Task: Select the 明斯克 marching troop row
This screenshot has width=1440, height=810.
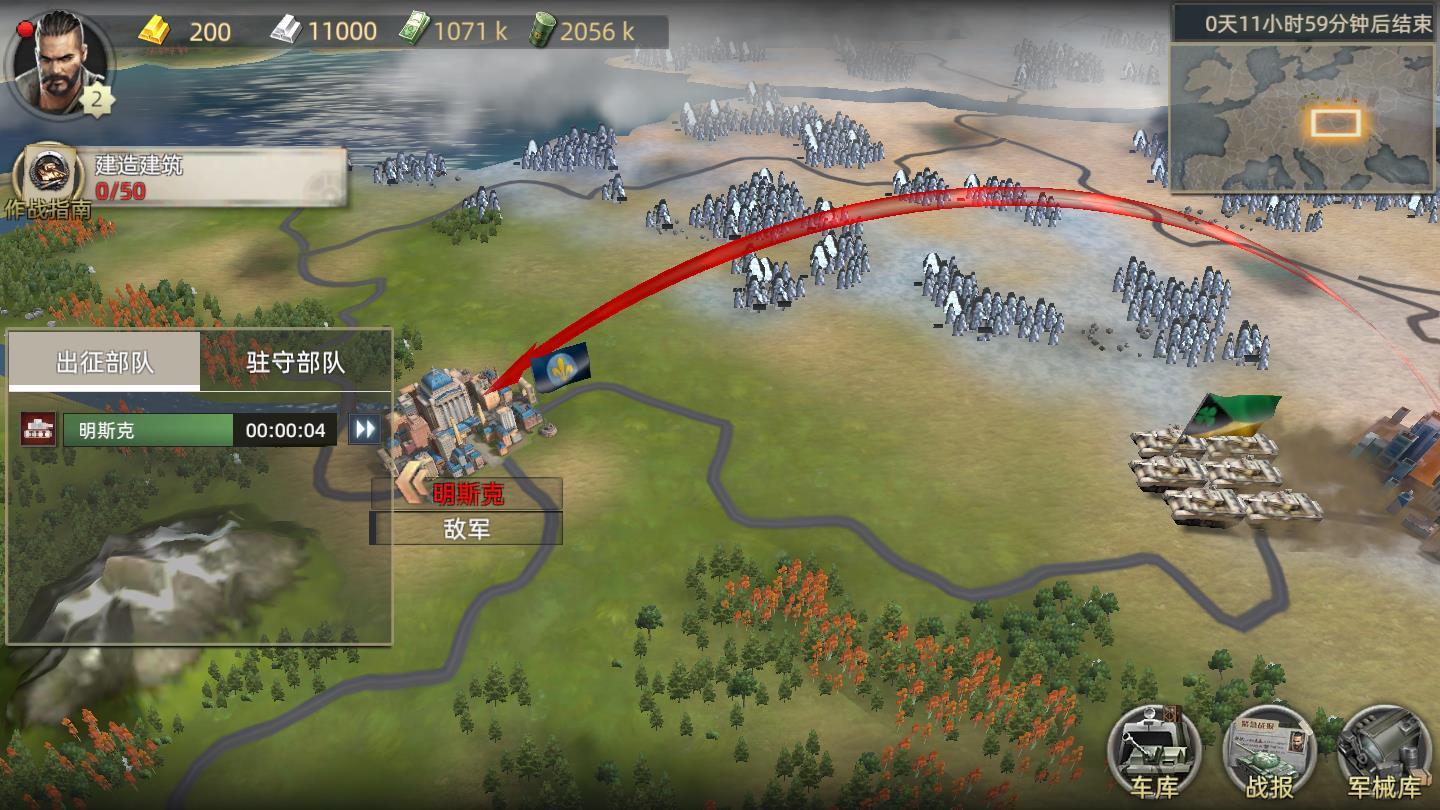Action: [x=148, y=430]
